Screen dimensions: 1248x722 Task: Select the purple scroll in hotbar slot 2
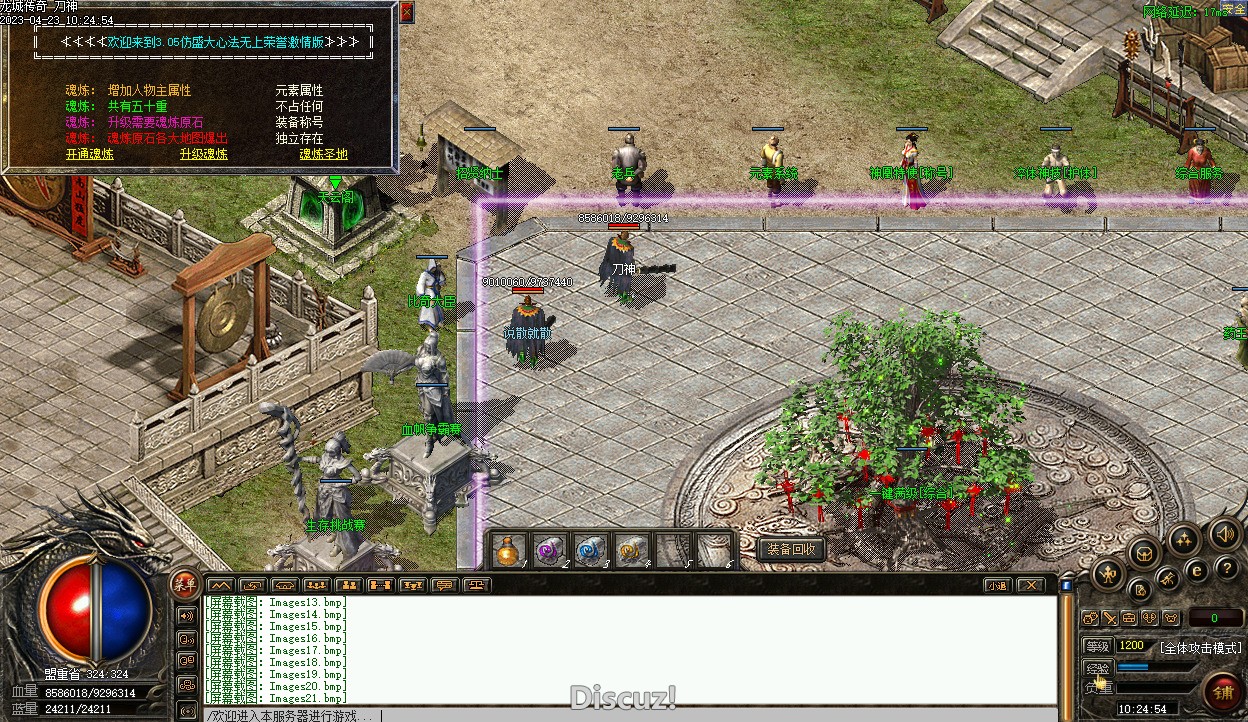tap(548, 549)
